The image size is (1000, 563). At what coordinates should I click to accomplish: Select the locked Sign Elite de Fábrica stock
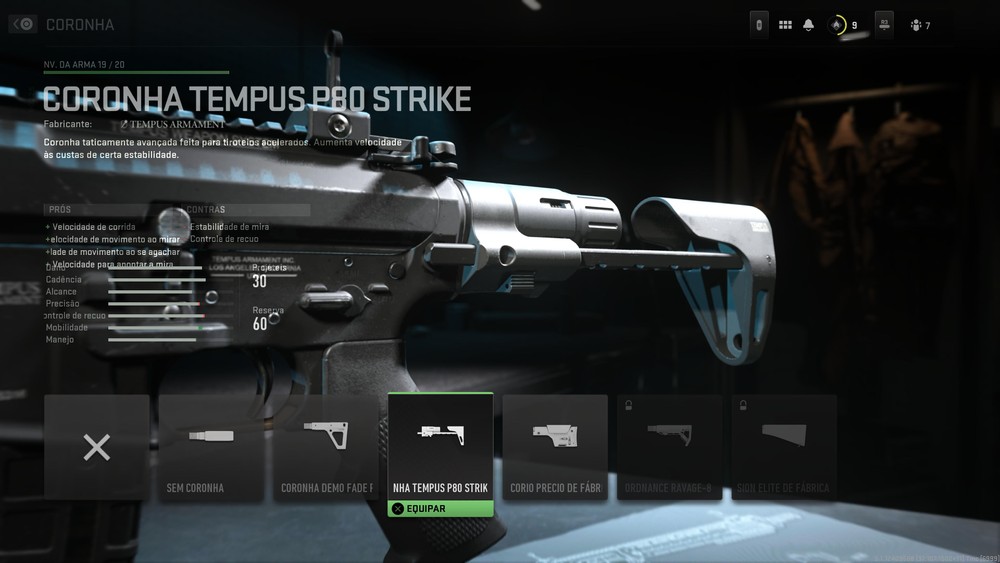coord(784,447)
